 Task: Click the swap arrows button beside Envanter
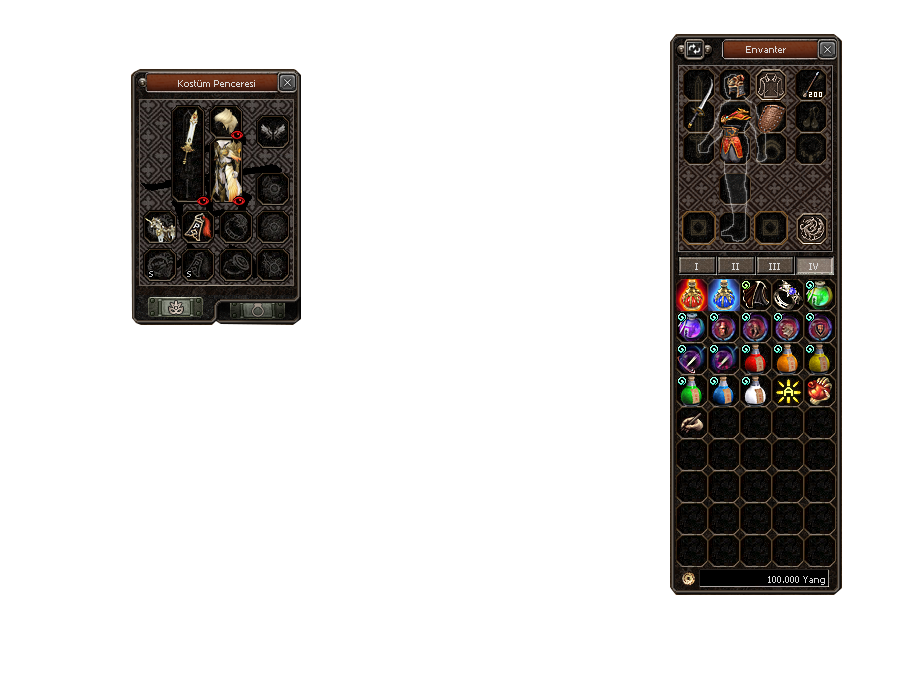[x=694, y=49]
